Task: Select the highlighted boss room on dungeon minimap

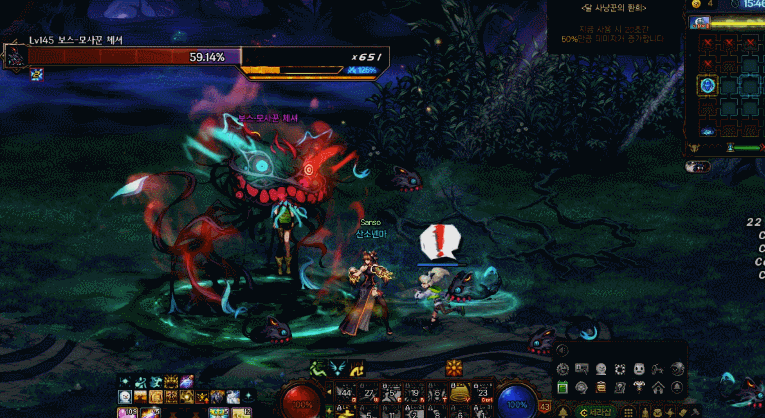Action: [708, 86]
